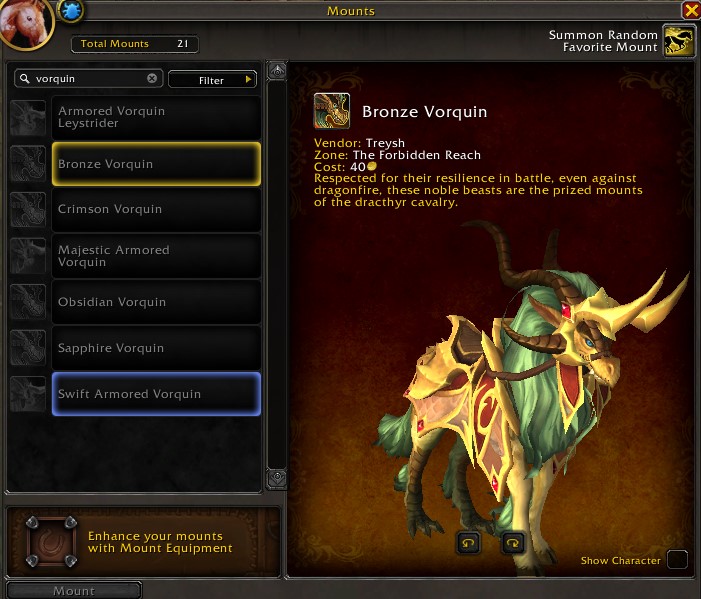Select Sapphire Vorquin from list

click(155, 348)
